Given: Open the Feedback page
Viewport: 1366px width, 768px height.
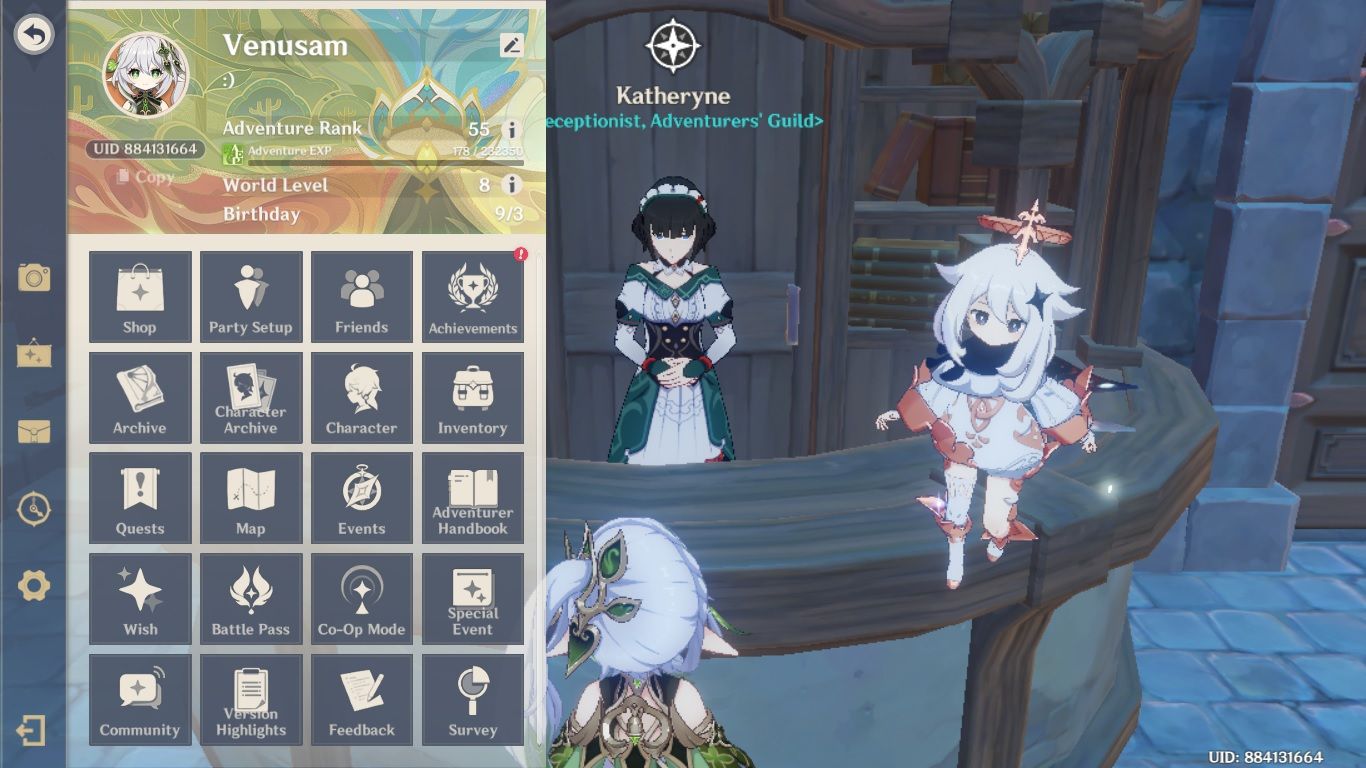Looking at the screenshot, I should [x=362, y=700].
